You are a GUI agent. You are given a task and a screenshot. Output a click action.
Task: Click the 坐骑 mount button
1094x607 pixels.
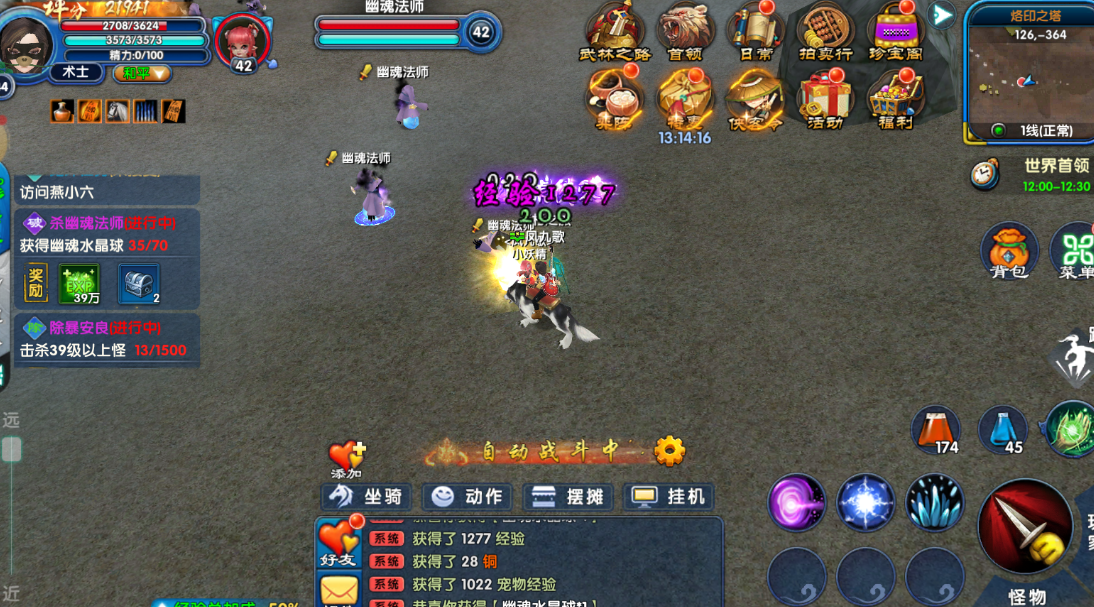pos(366,497)
